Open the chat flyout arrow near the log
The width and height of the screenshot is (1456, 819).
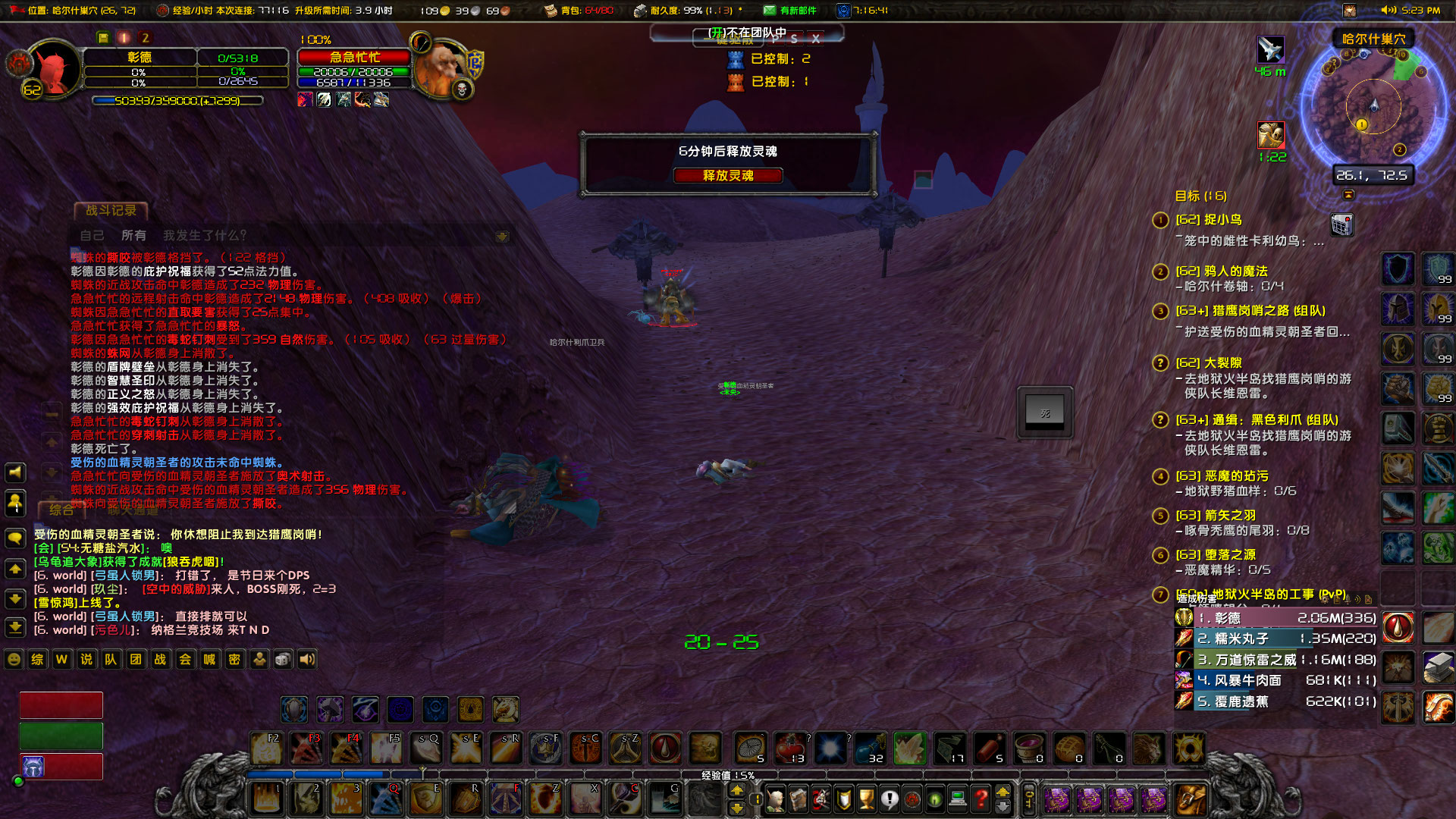pyautogui.click(x=502, y=235)
